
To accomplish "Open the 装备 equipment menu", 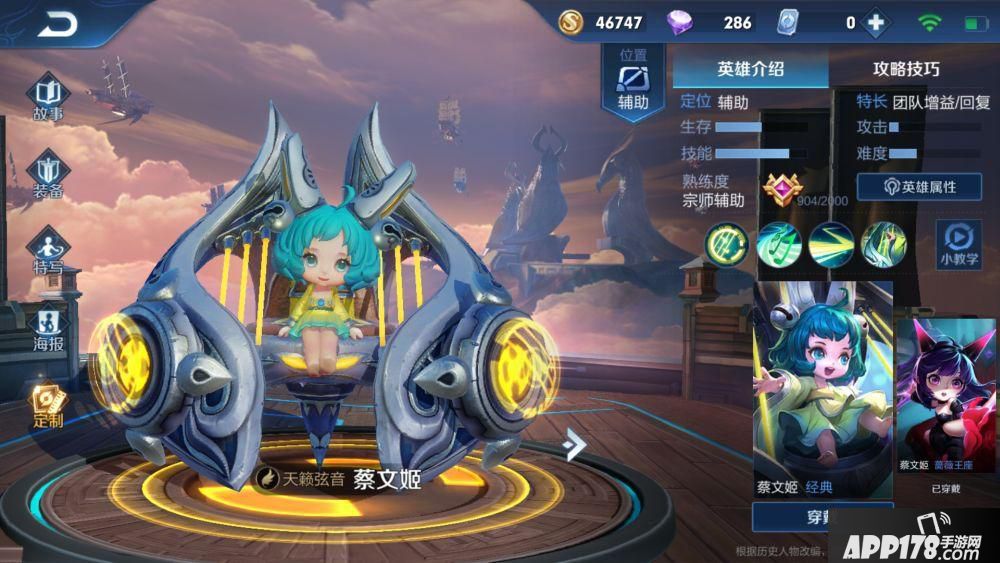I will (48, 175).
